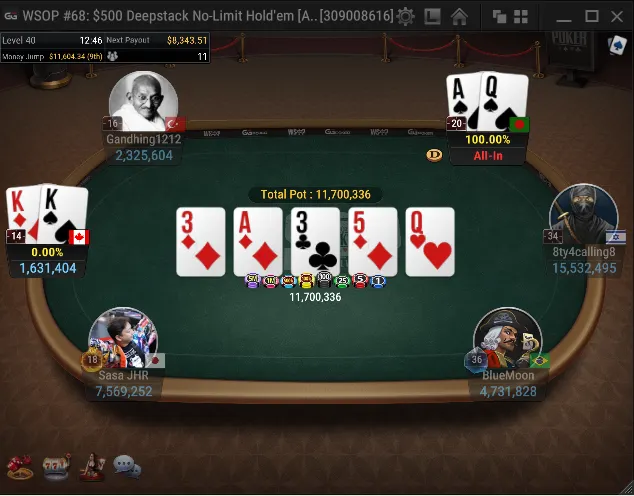This screenshot has width=634, height=496.
Task: Click Sasa JHR's player avatar
Action: [123, 338]
